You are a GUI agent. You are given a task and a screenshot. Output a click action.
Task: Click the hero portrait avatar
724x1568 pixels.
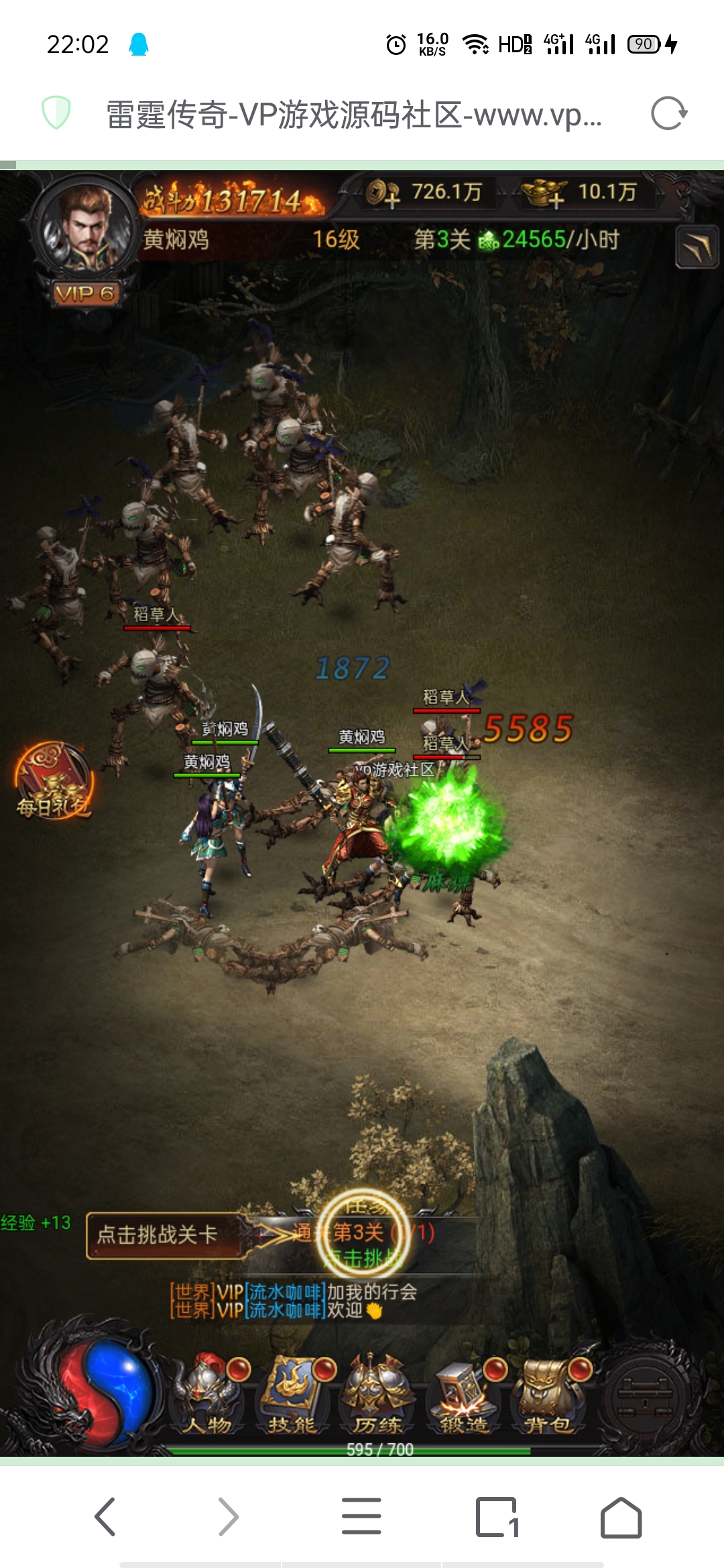pos(84,228)
